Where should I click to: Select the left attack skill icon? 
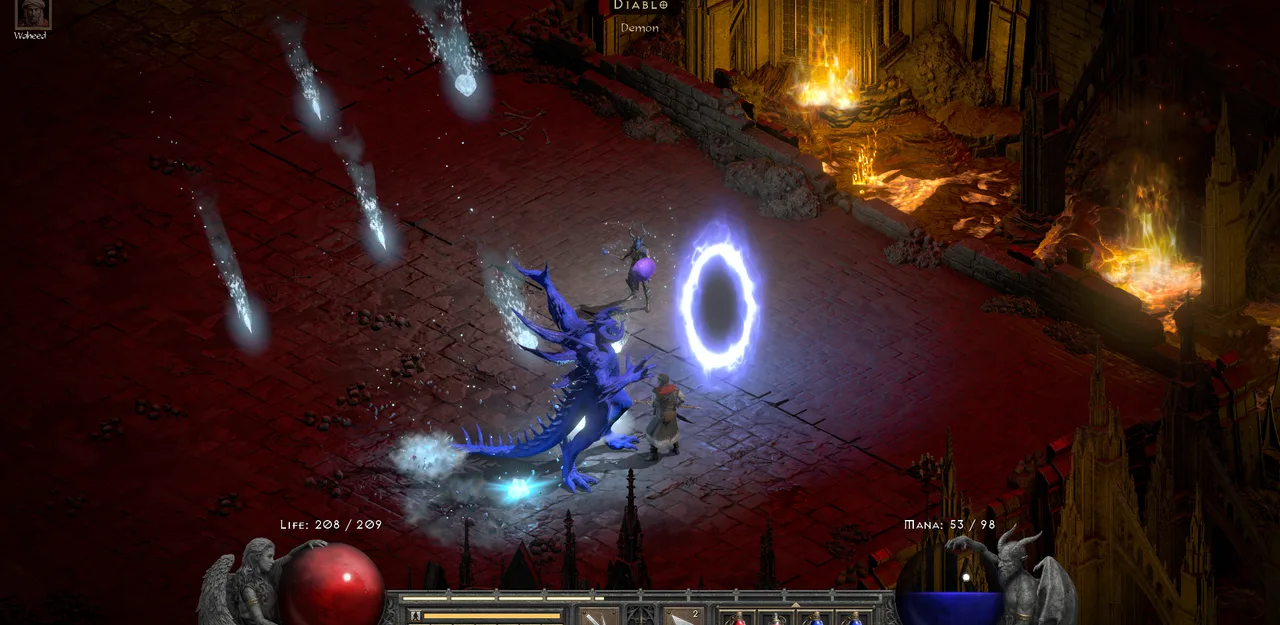[x=600, y=616]
